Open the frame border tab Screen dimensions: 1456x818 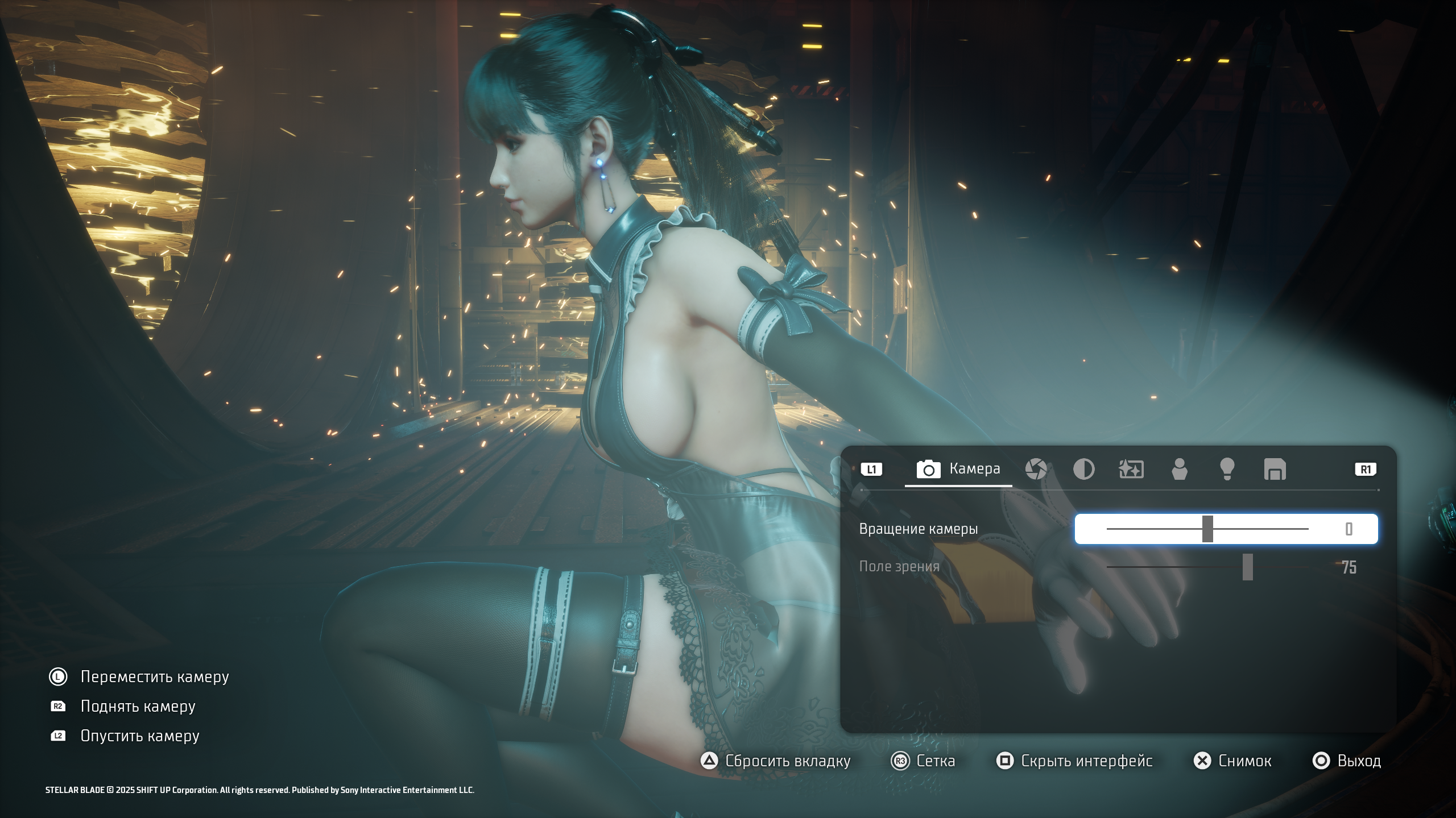[1275, 470]
